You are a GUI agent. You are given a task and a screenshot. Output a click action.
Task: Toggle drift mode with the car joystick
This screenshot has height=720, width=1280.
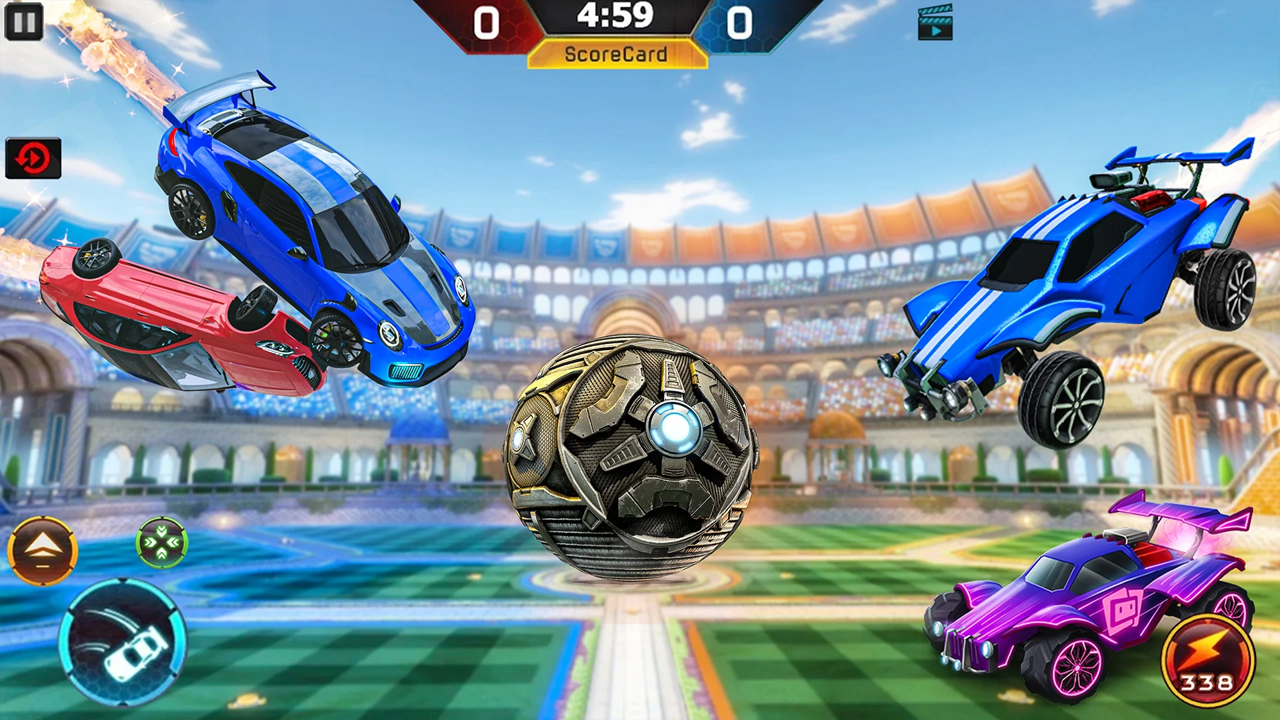(x=123, y=644)
